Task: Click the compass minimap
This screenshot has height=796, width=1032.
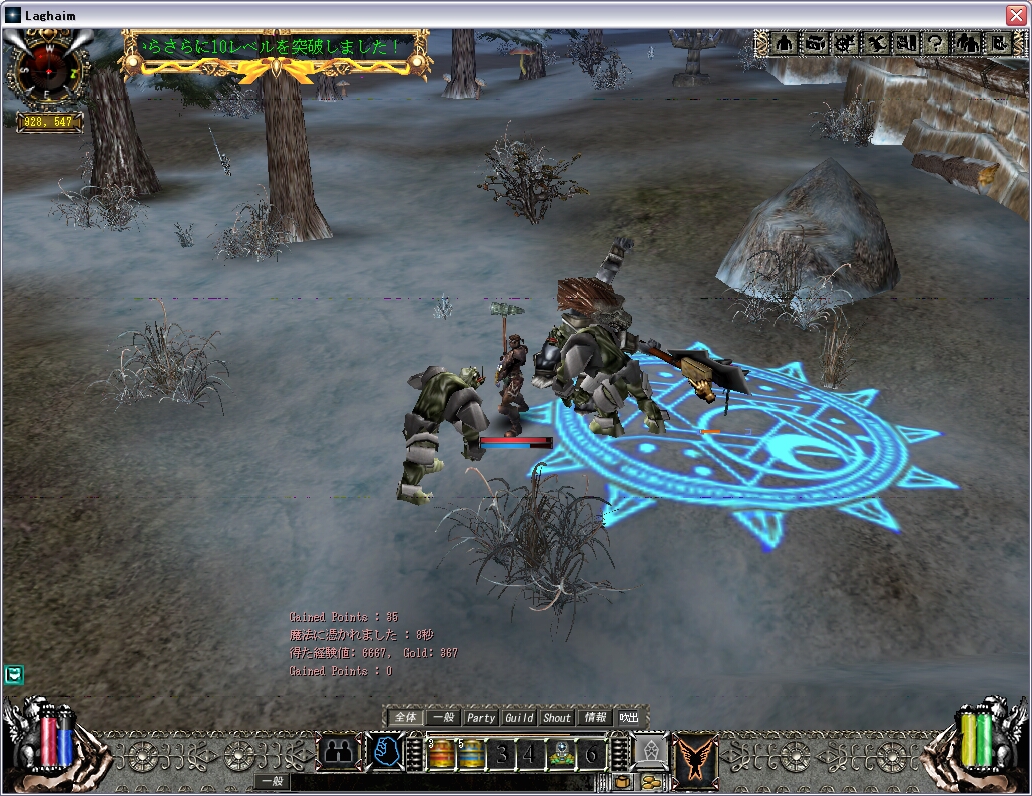Action: pos(47,68)
